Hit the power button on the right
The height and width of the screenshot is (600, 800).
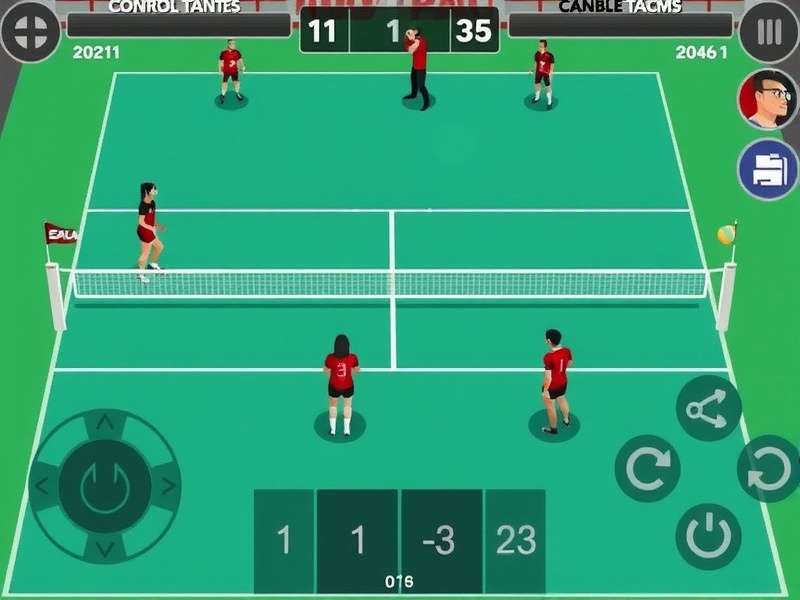click(708, 536)
